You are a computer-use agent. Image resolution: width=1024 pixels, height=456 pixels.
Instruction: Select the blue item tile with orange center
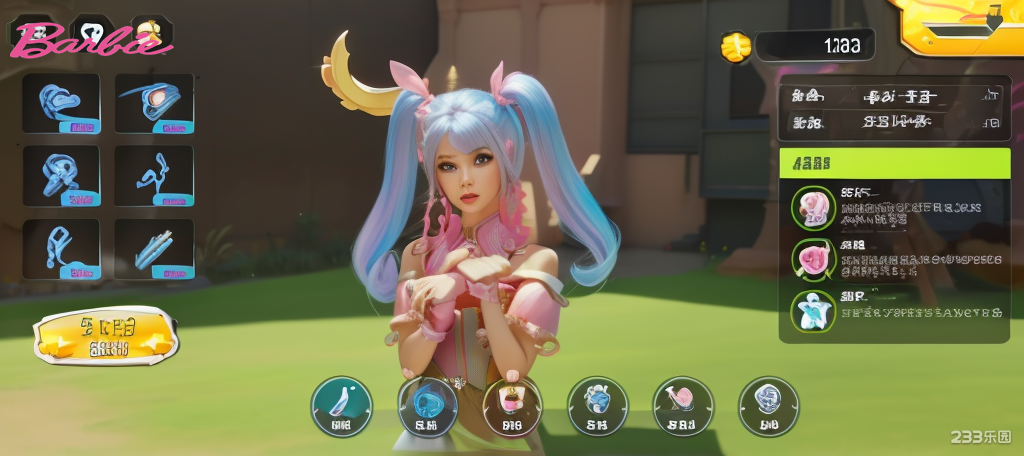pos(154,102)
